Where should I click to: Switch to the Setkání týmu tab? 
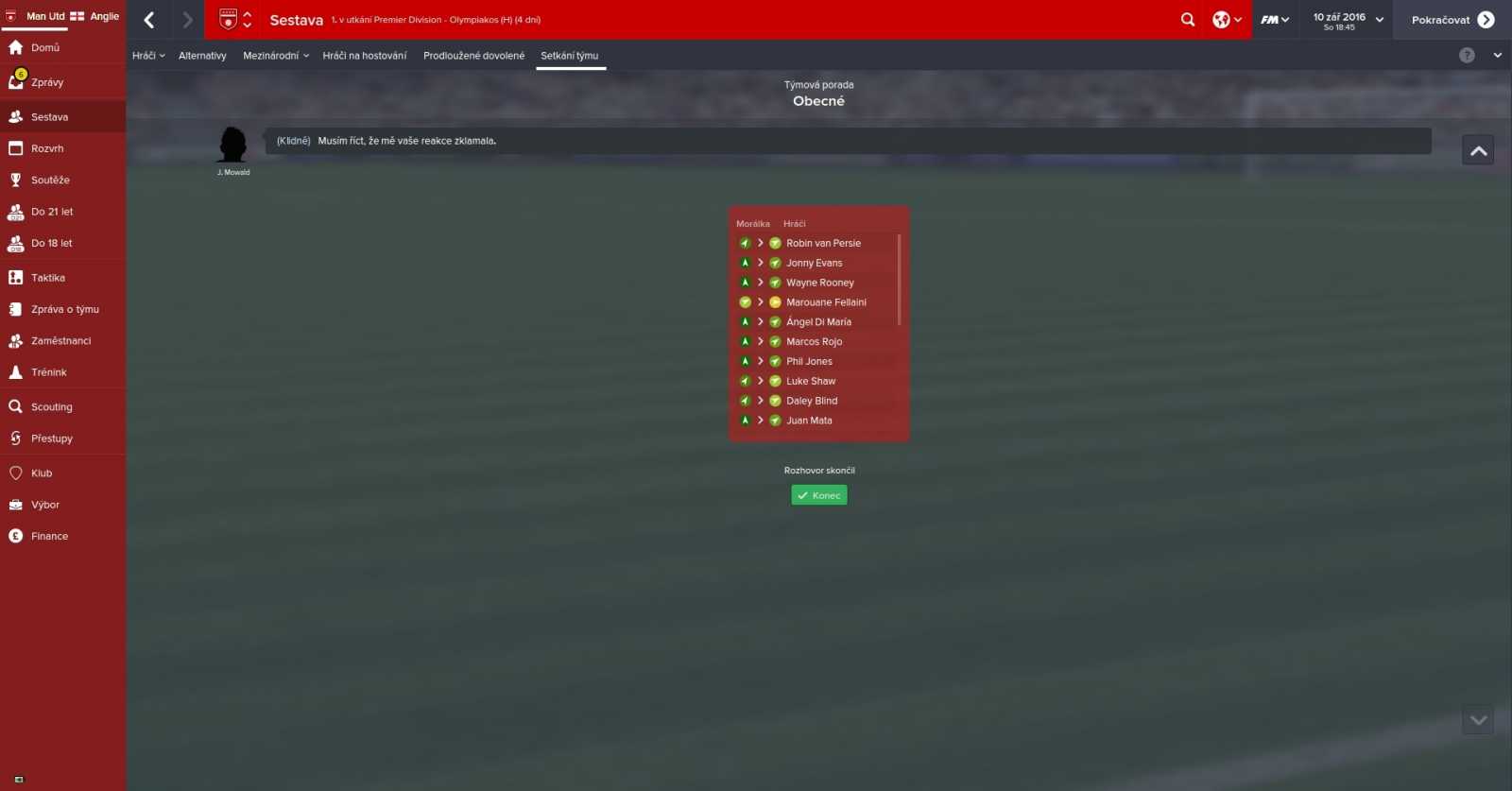click(570, 55)
